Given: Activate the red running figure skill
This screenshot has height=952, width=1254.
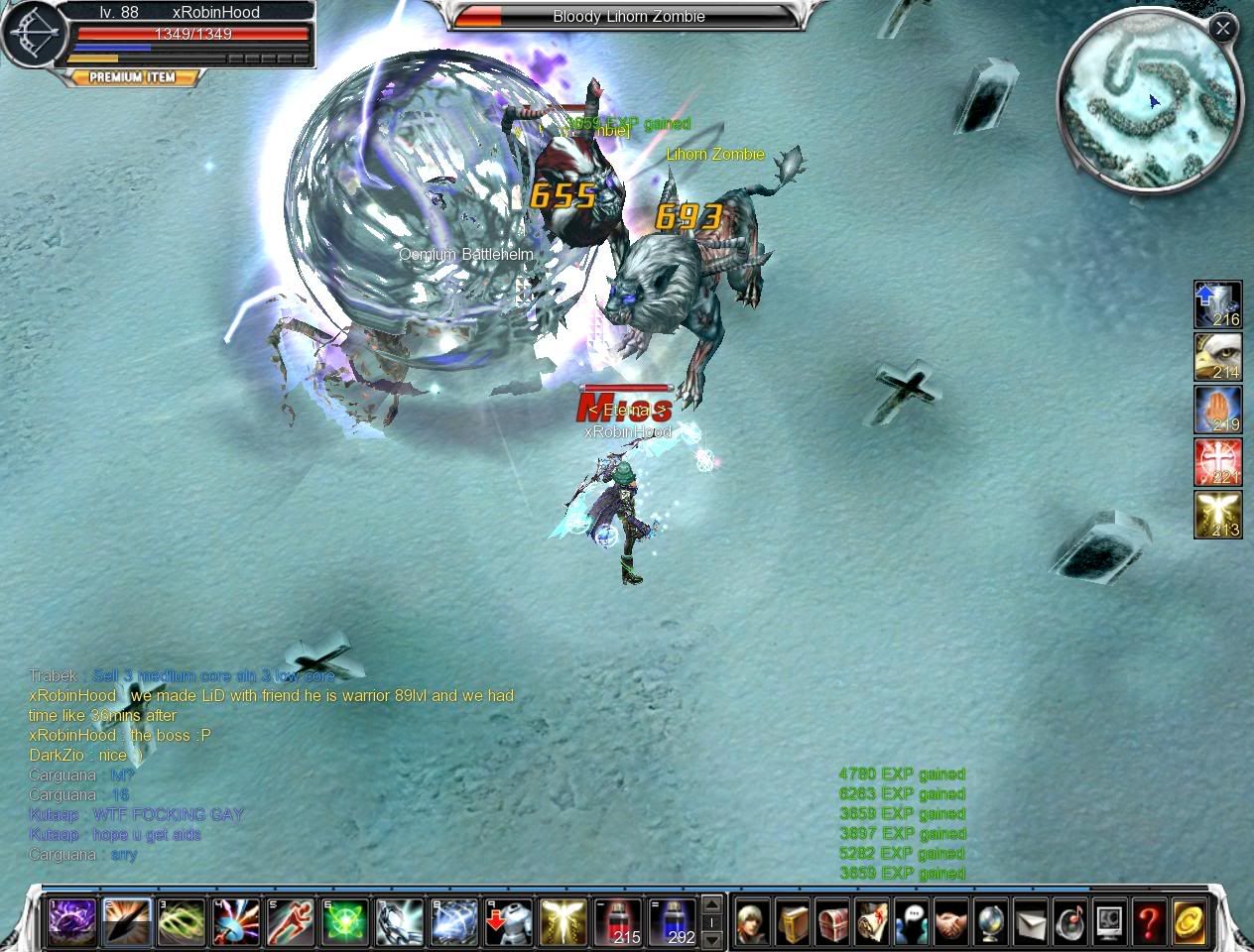Looking at the screenshot, I should [x=290, y=922].
